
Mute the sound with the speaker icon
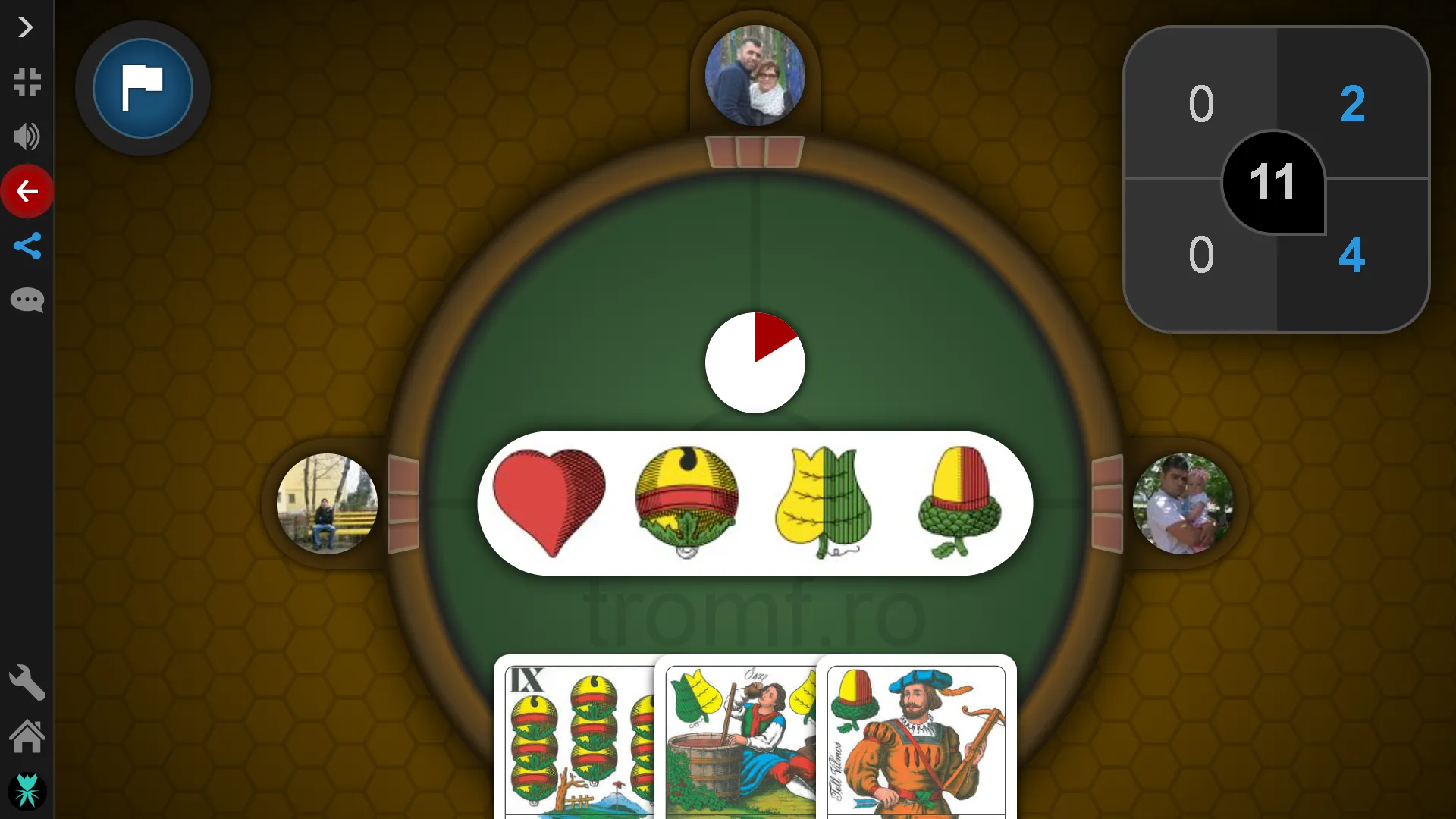pos(27,136)
